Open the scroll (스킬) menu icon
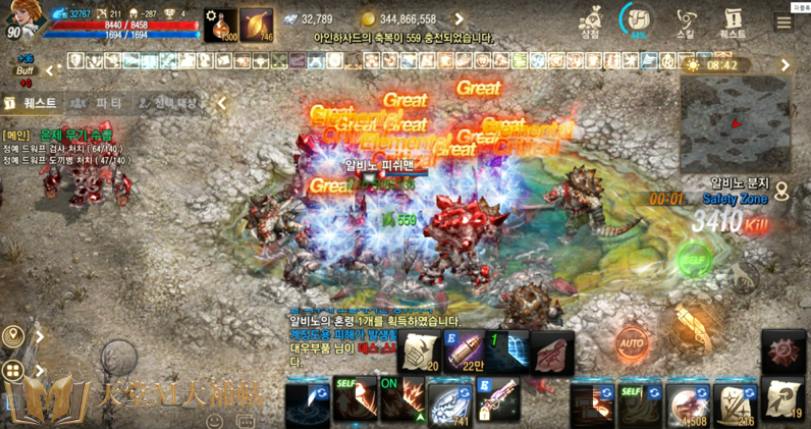This screenshot has width=811, height=429. [x=686, y=21]
